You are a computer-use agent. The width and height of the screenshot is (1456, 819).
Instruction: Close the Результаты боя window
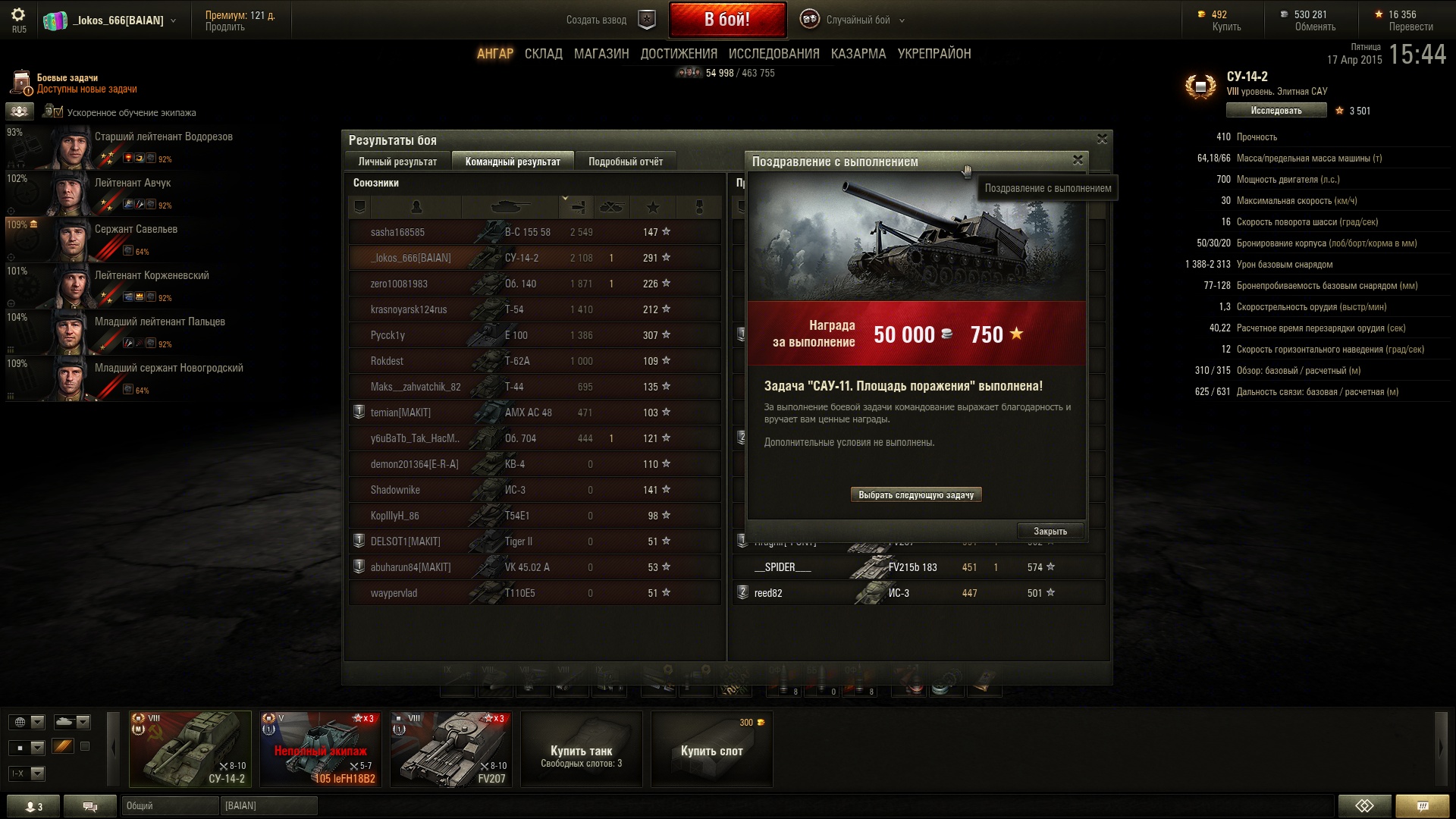1102,139
